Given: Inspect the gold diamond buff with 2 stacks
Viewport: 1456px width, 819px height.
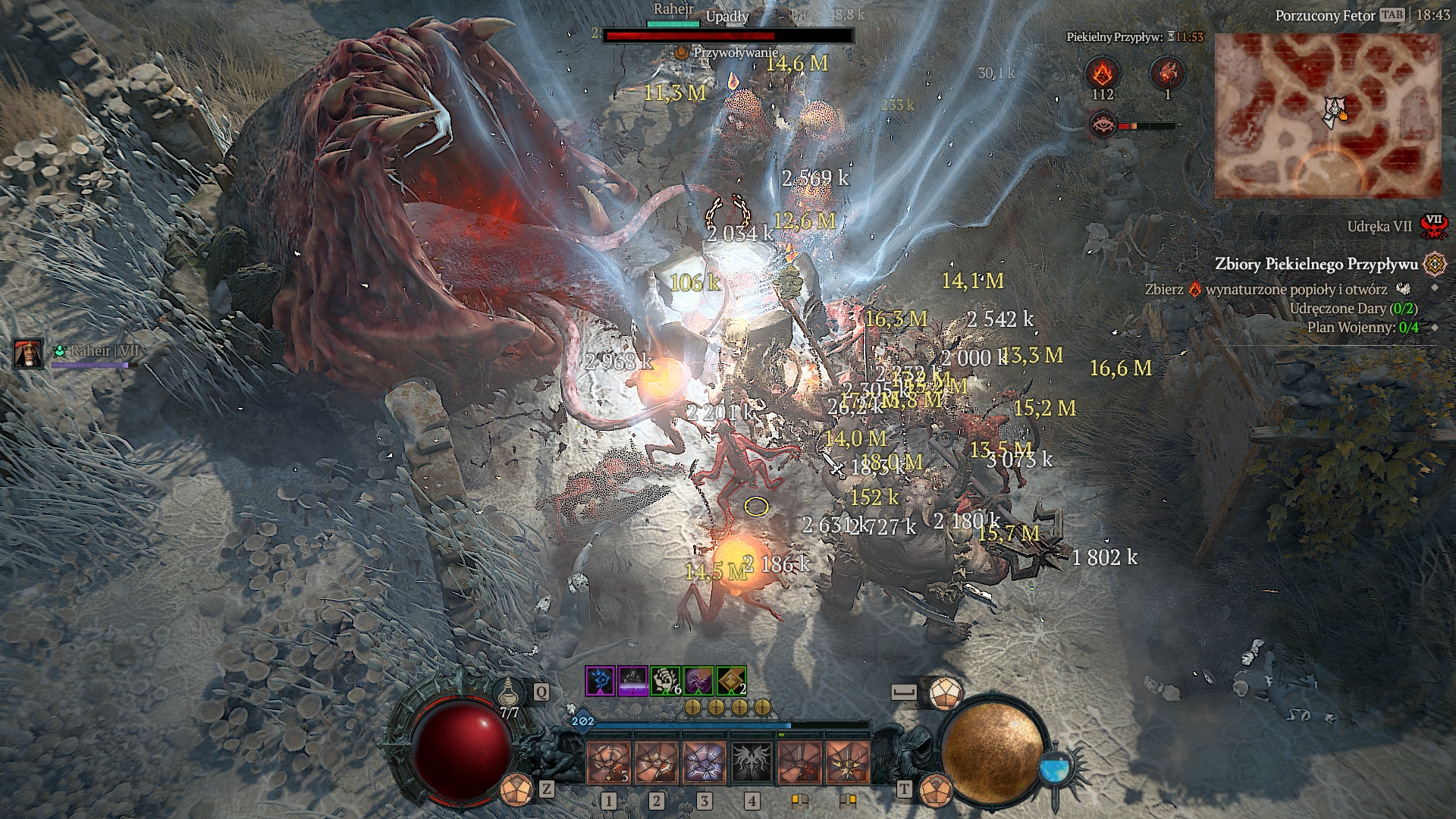Looking at the screenshot, I should coord(731,681).
